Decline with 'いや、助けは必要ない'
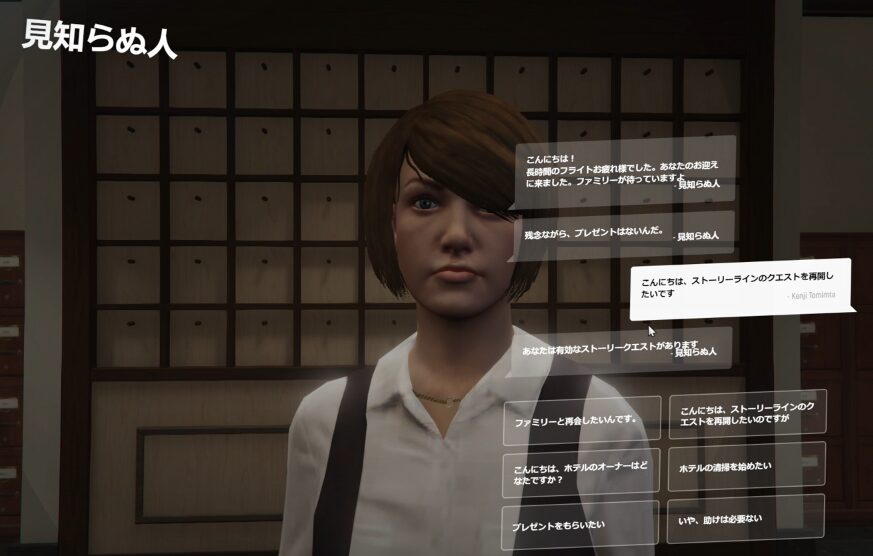 [746, 518]
